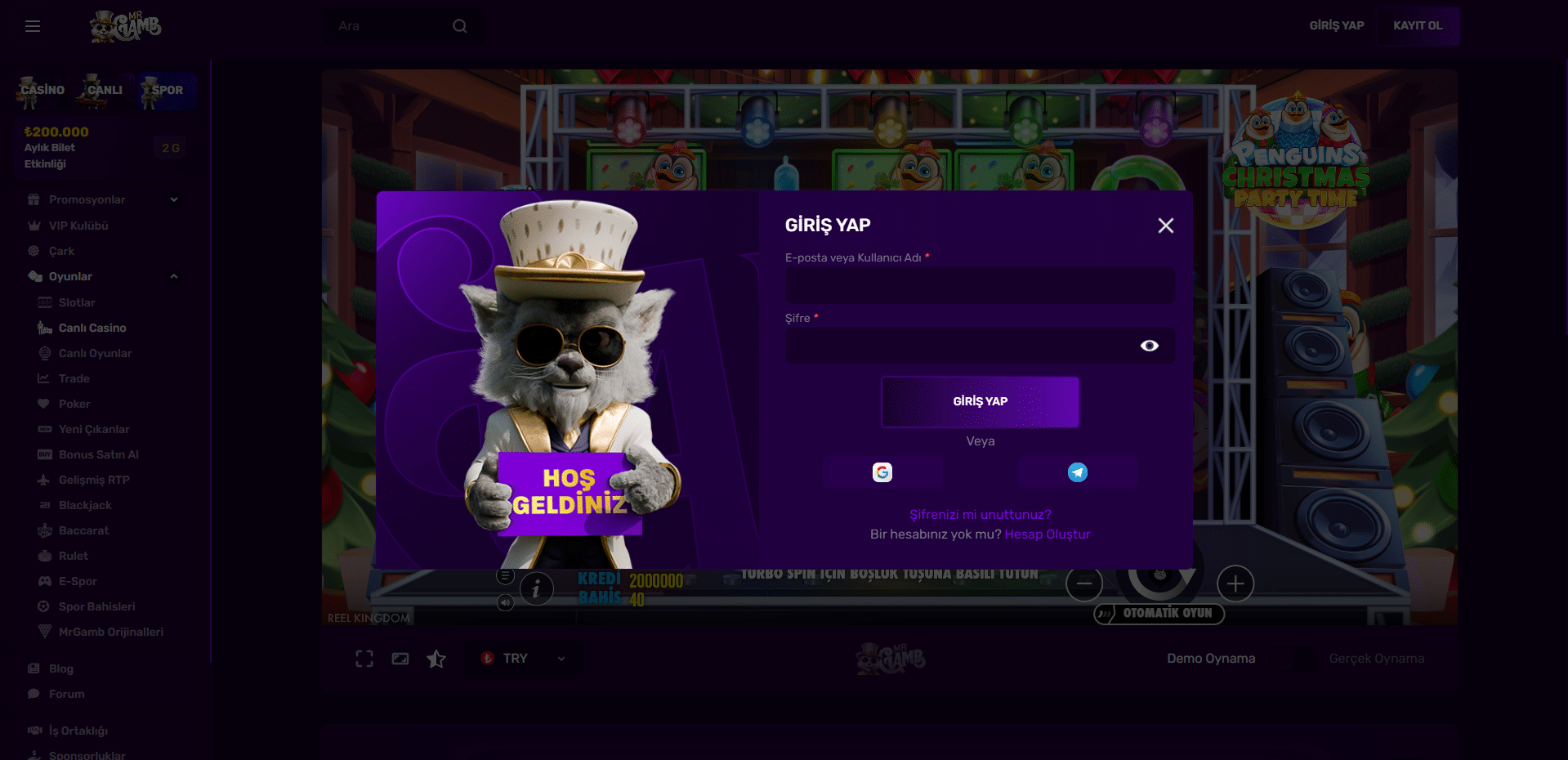1568x760 pixels.
Task: Select Blackjack from the games list
Action: point(85,506)
